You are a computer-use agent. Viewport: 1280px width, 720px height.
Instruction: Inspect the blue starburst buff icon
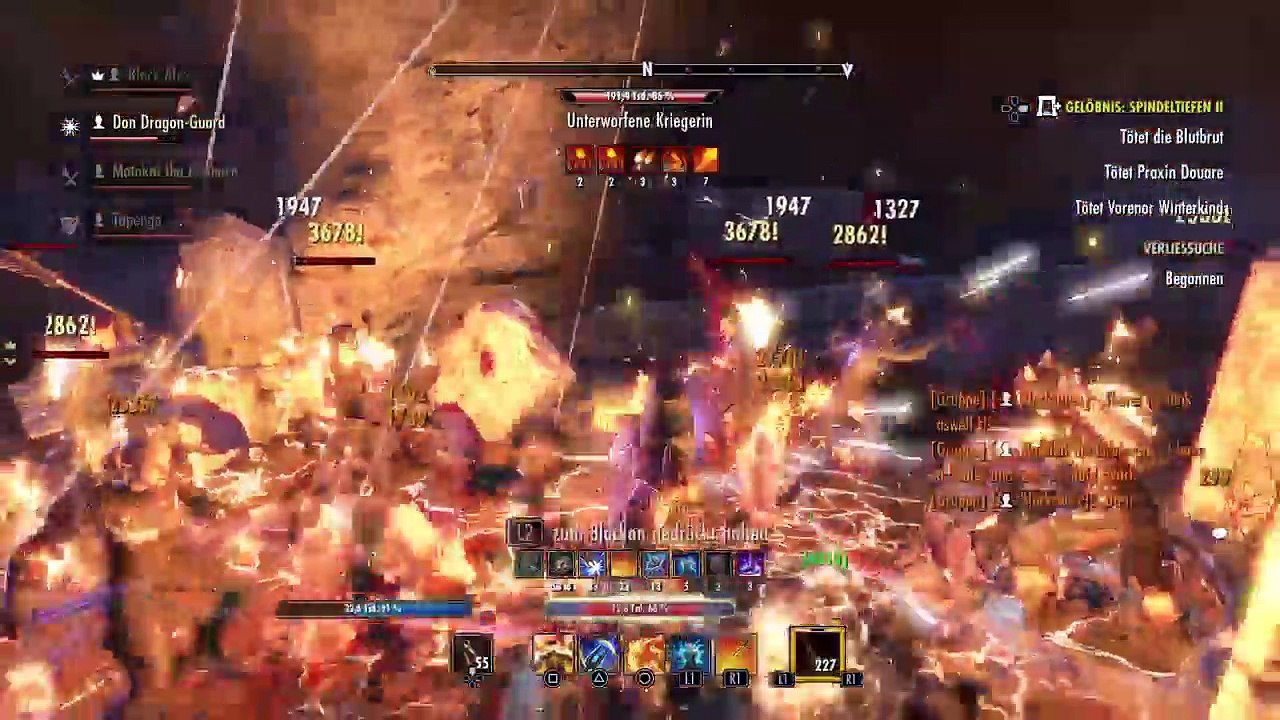coord(592,565)
